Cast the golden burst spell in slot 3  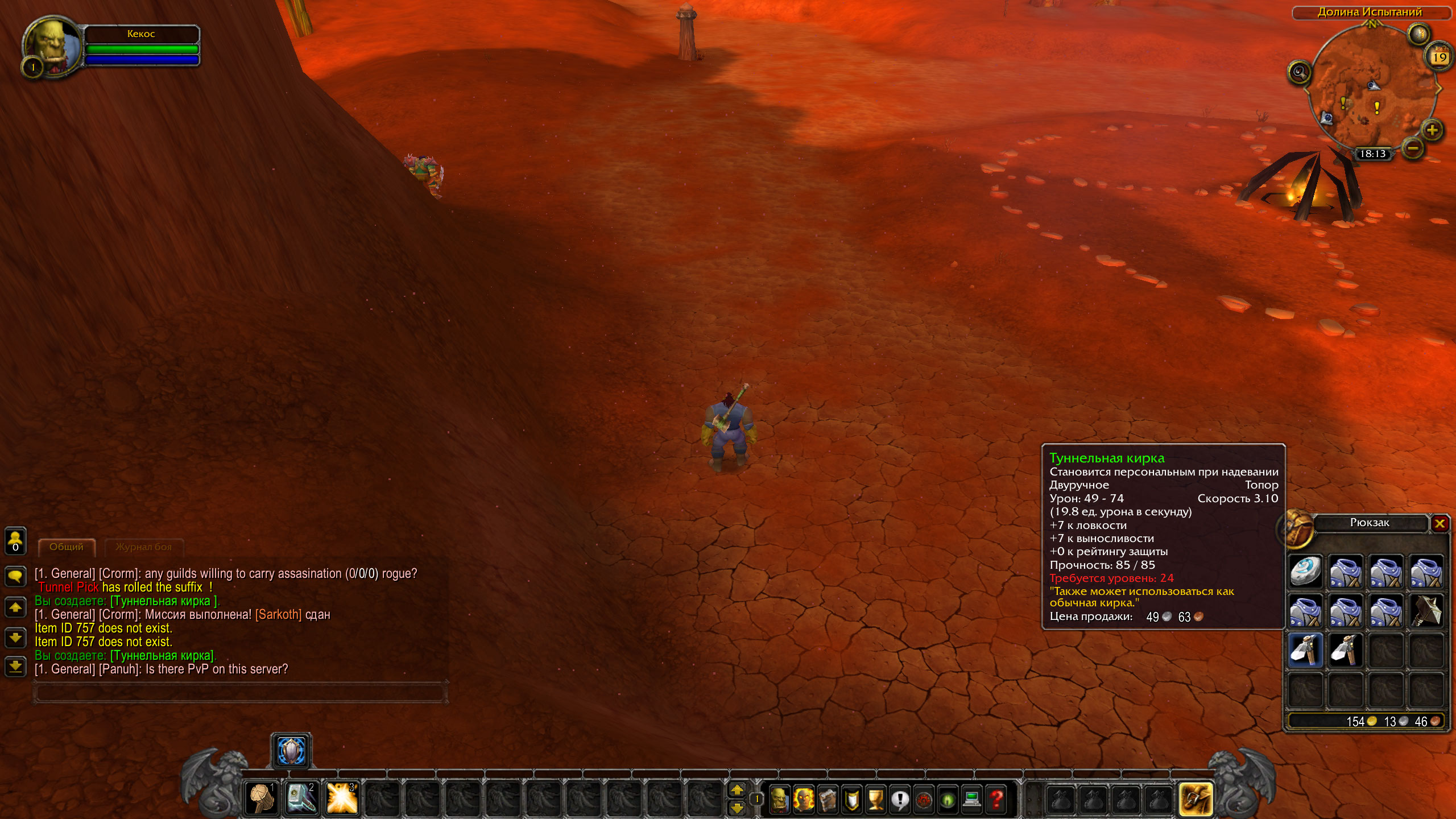click(342, 798)
